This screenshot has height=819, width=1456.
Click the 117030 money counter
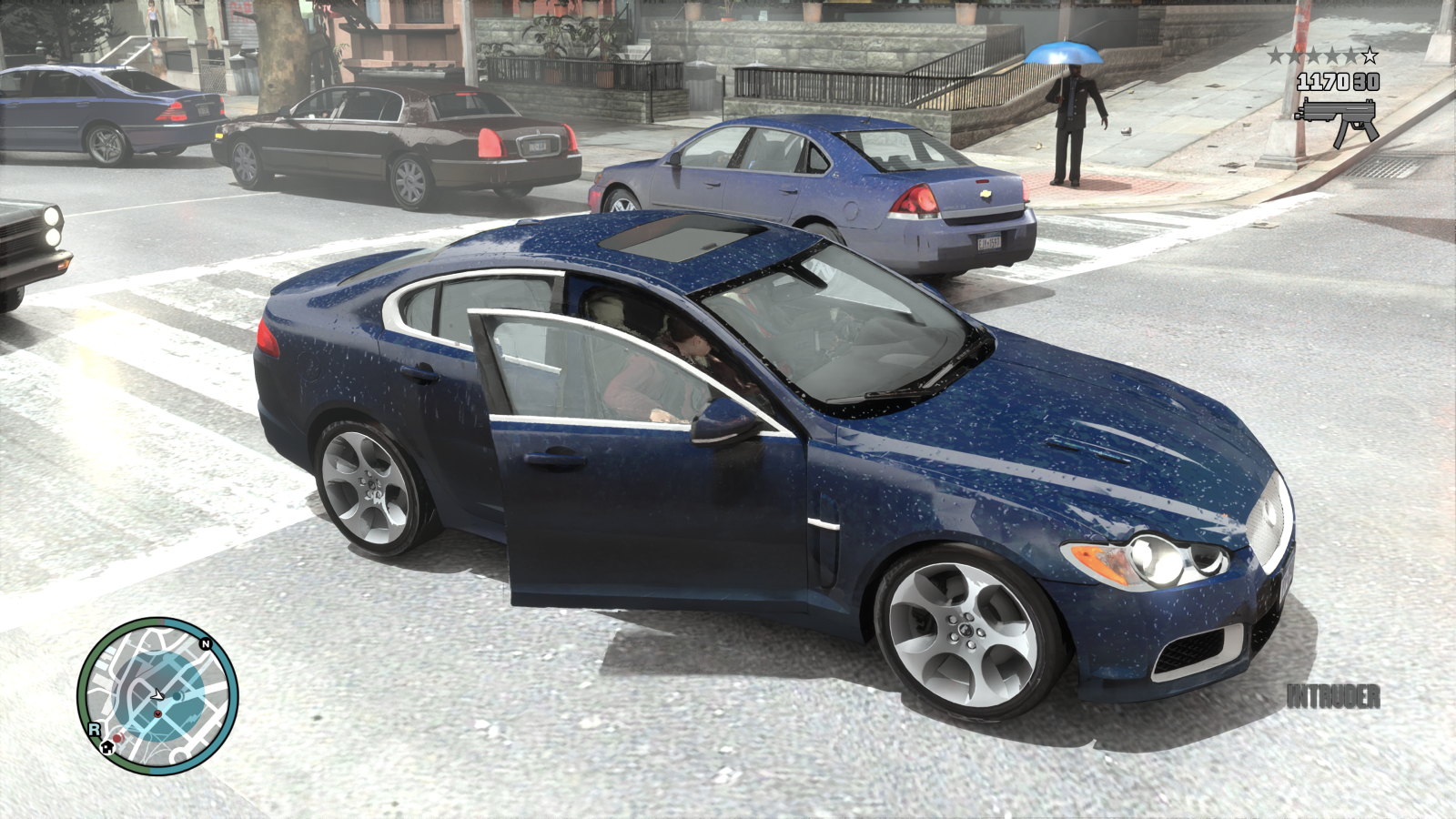(x=1322, y=82)
